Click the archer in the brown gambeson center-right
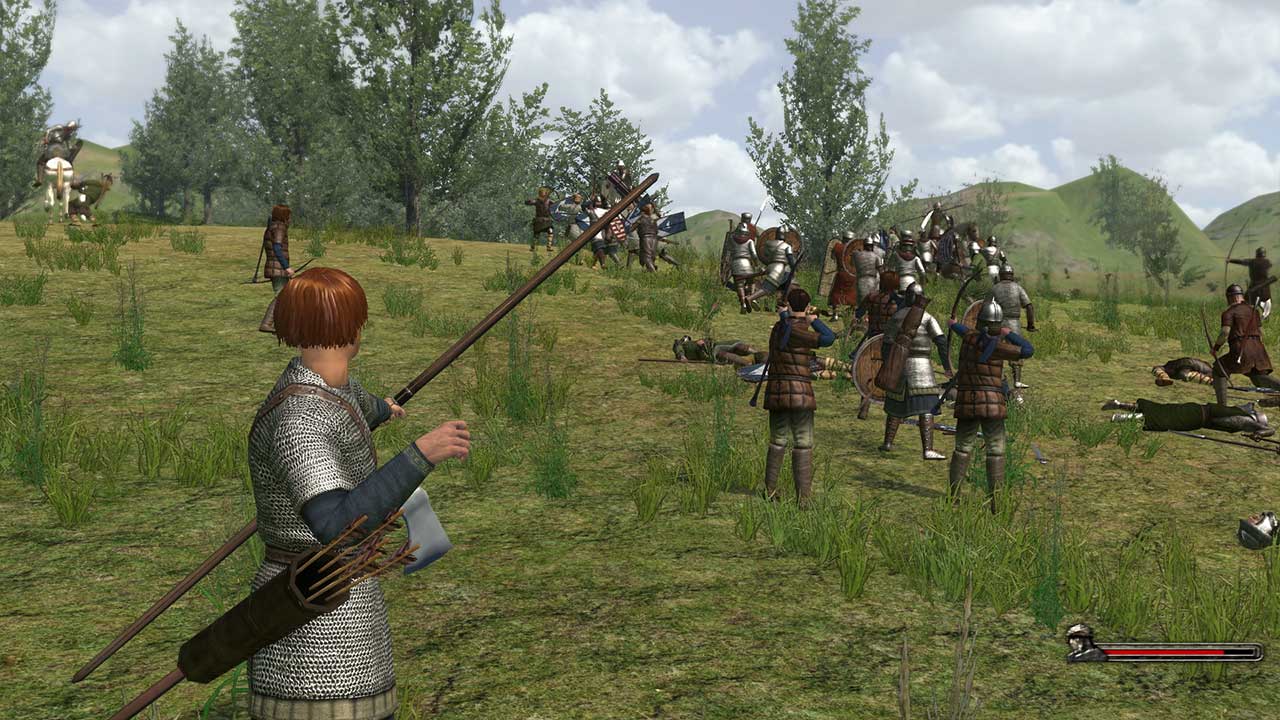 pyautogui.click(x=795, y=390)
